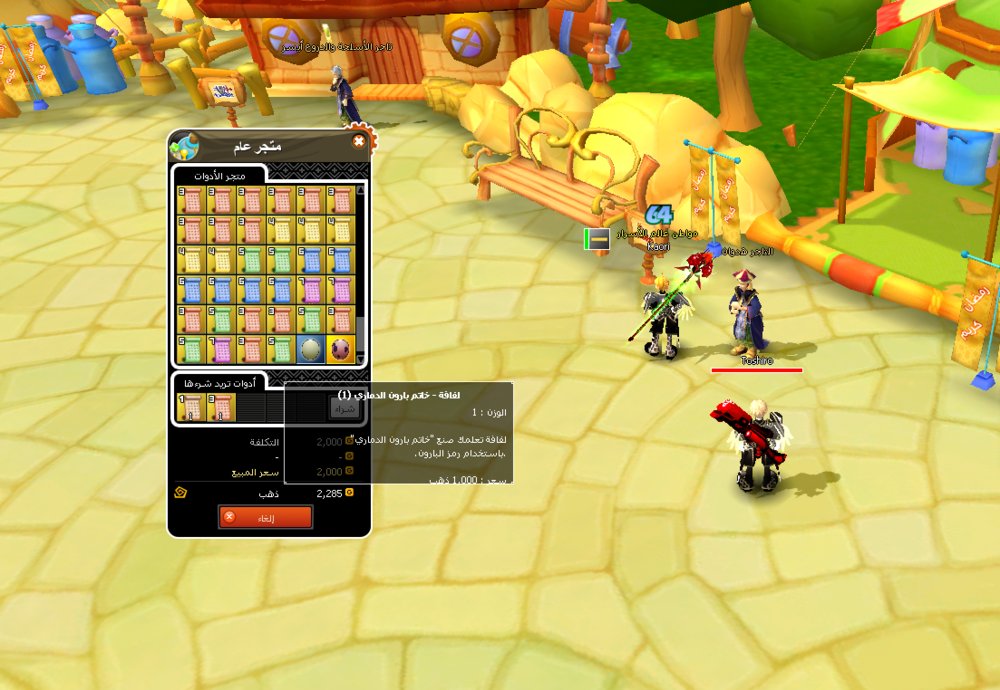Click the red إلغاء cancel button

click(265, 517)
